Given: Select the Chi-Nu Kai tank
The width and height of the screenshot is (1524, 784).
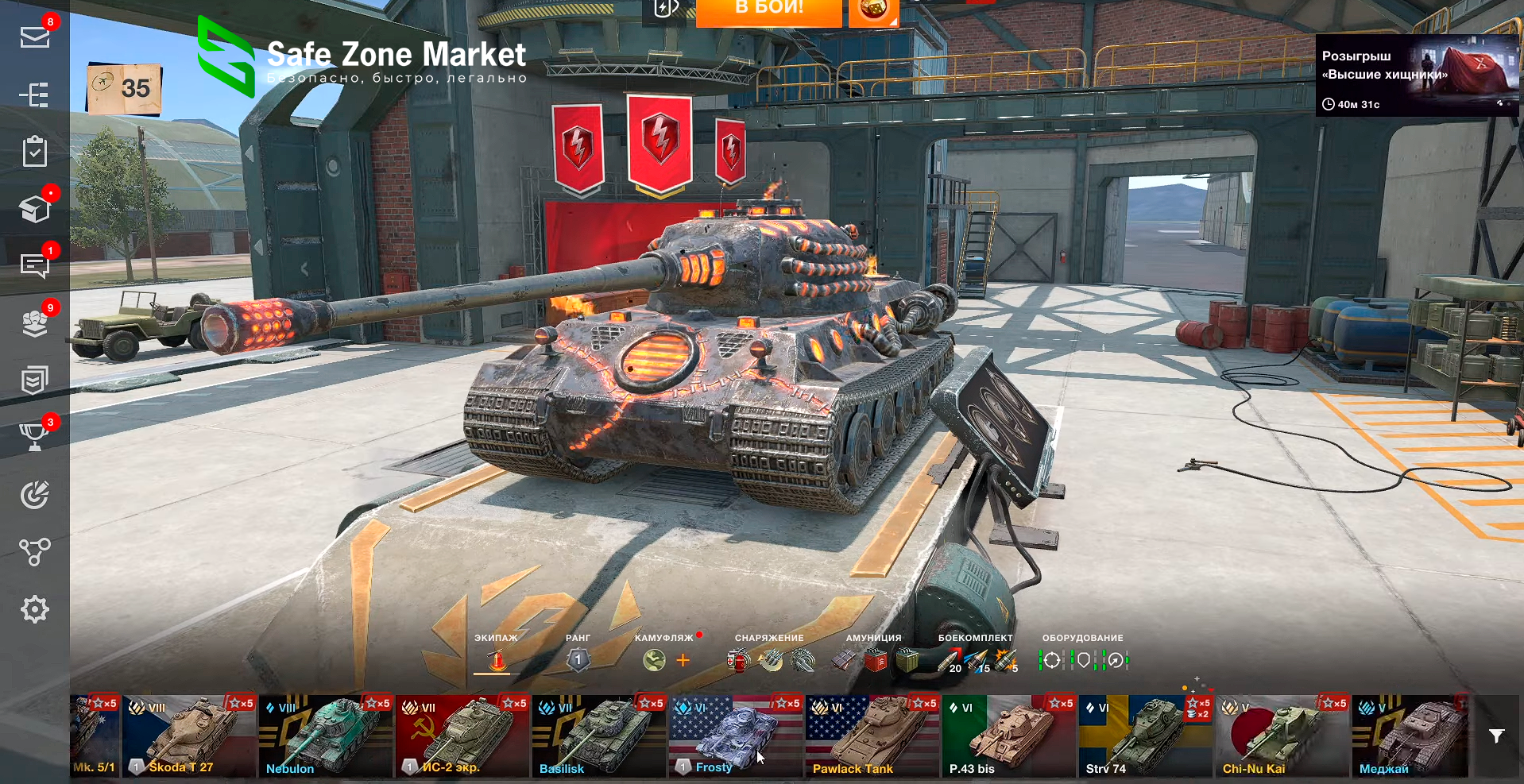Looking at the screenshot, I should click(x=1282, y=736).
